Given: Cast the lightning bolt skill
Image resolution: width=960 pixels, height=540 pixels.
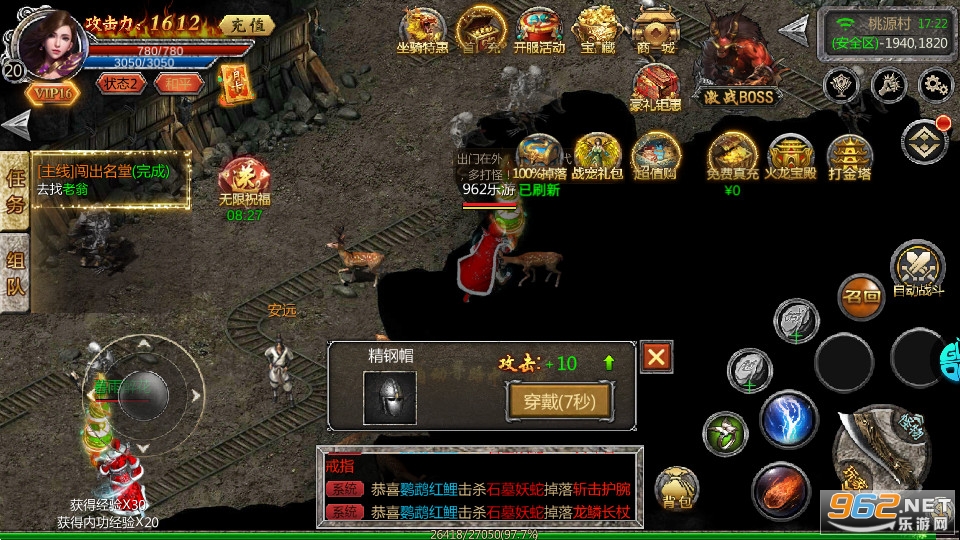Looking at the screenshot, I should point(789,420).
